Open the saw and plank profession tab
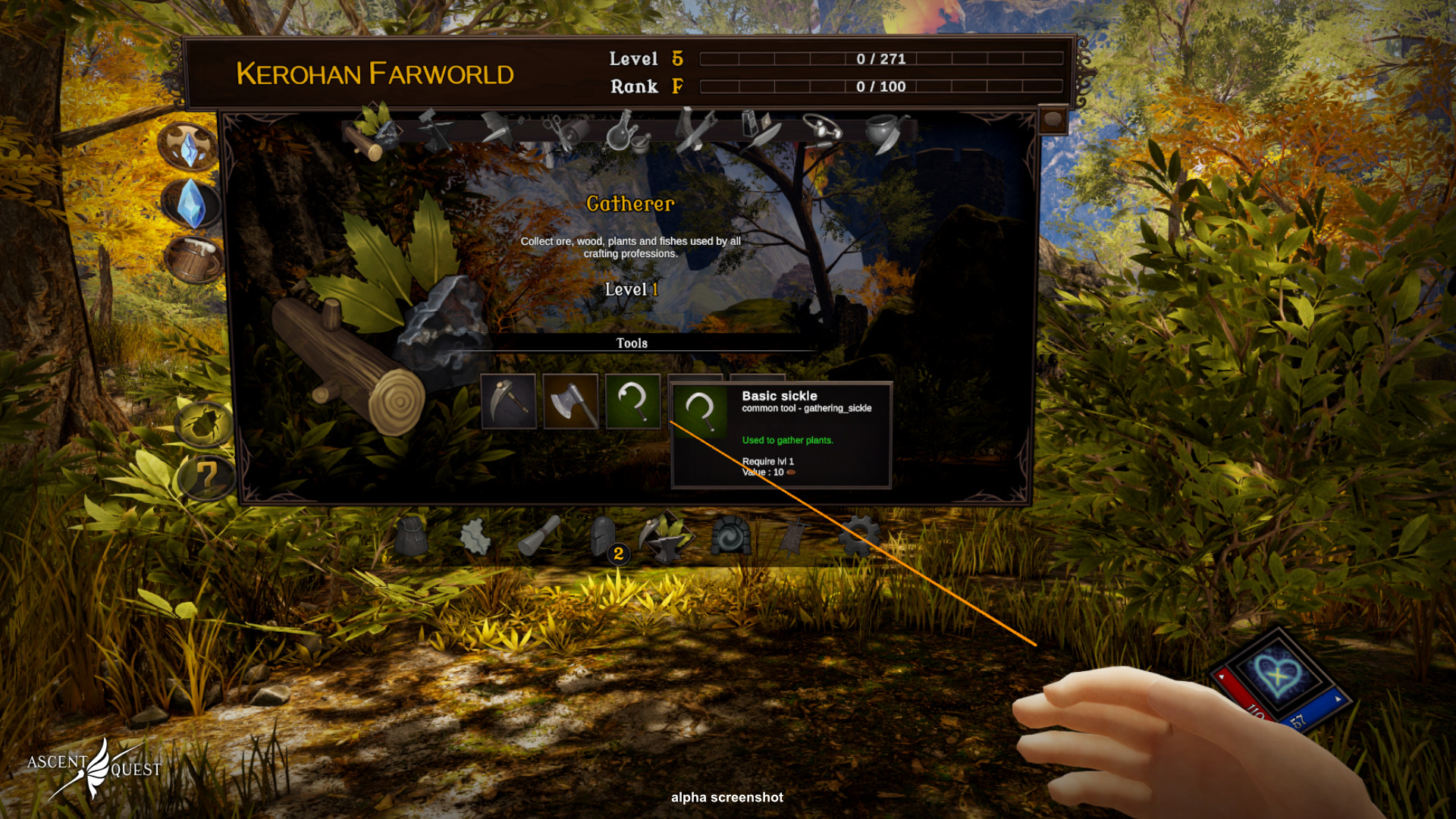The width and height of the screenshot is (1456, 819). coord(694,130)
